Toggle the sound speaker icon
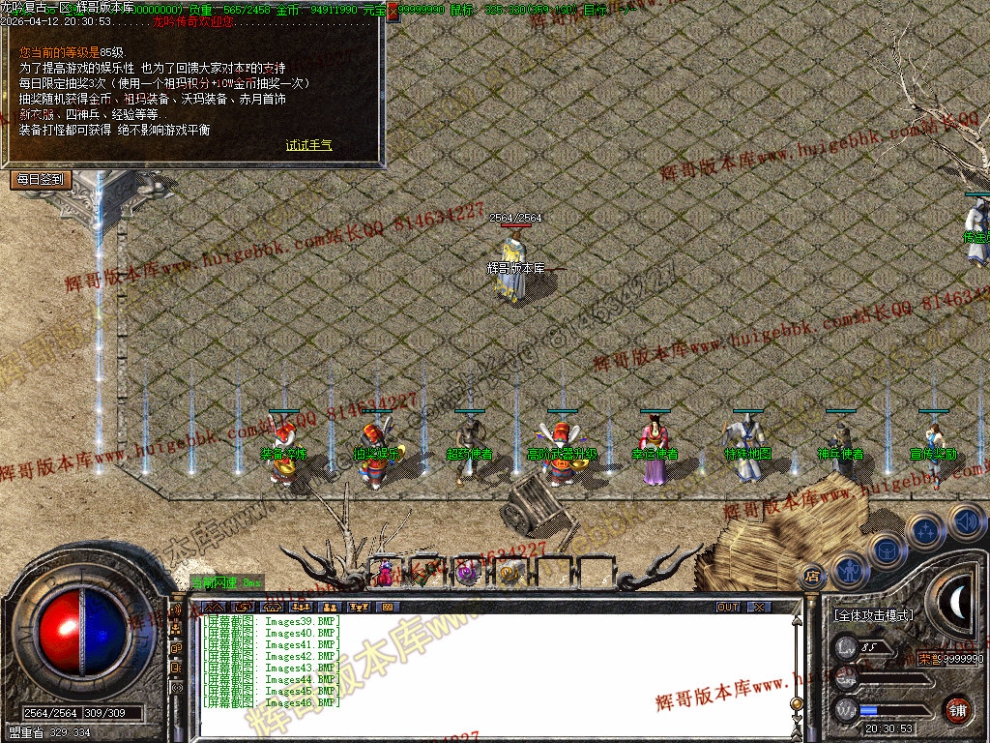The height and width of the screenshot is (743, 990). (966, 521)
